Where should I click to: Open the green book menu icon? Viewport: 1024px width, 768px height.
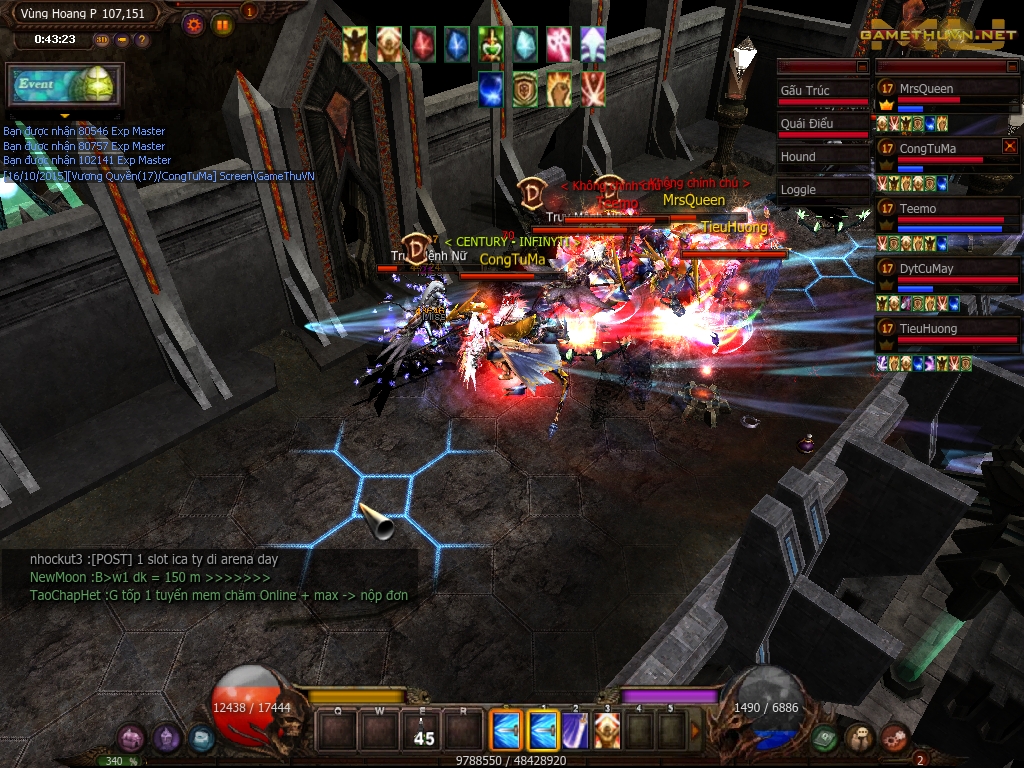point(824,738)
